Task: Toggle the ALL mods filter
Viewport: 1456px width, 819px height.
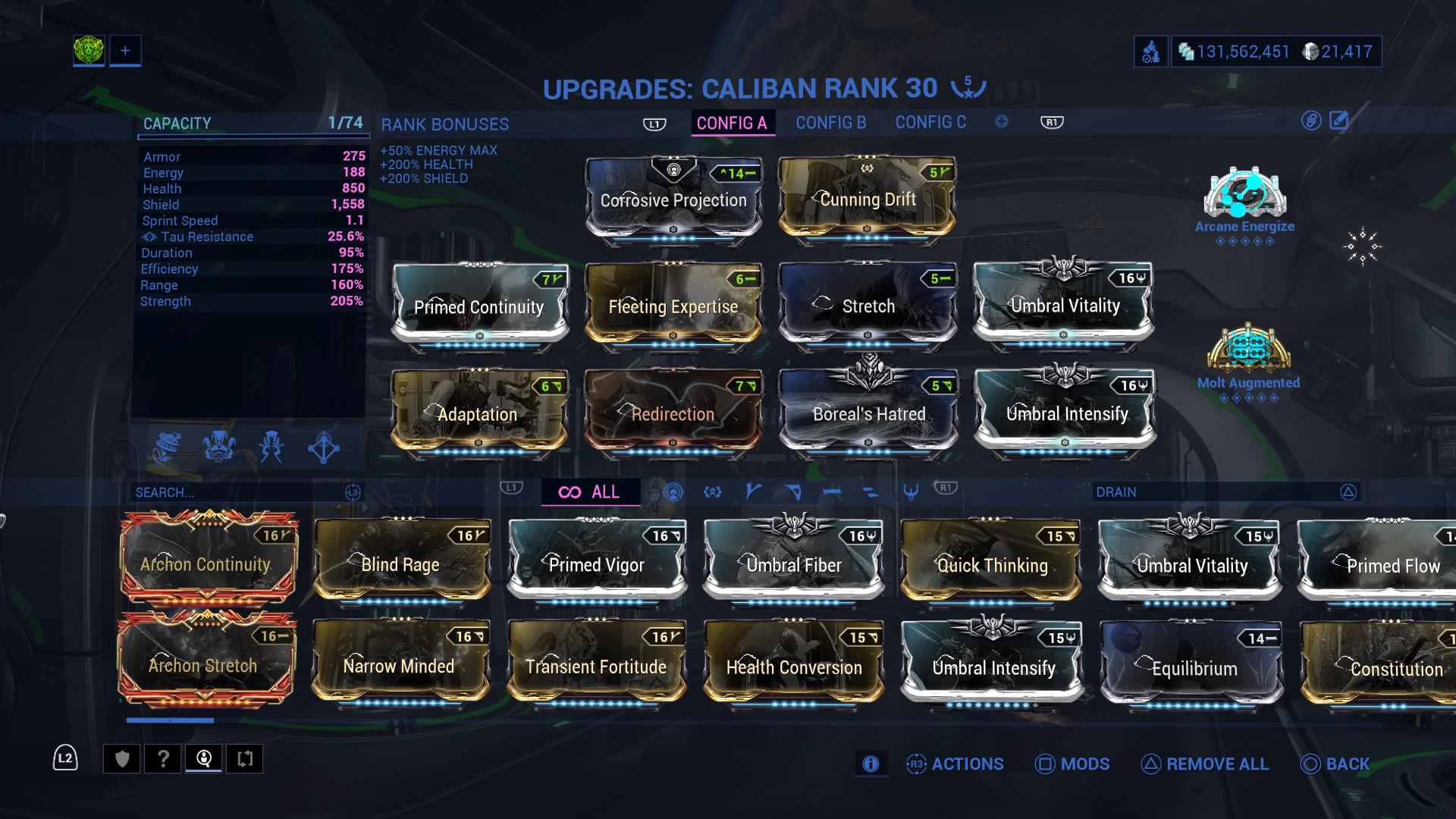Action: click(591, 492)
